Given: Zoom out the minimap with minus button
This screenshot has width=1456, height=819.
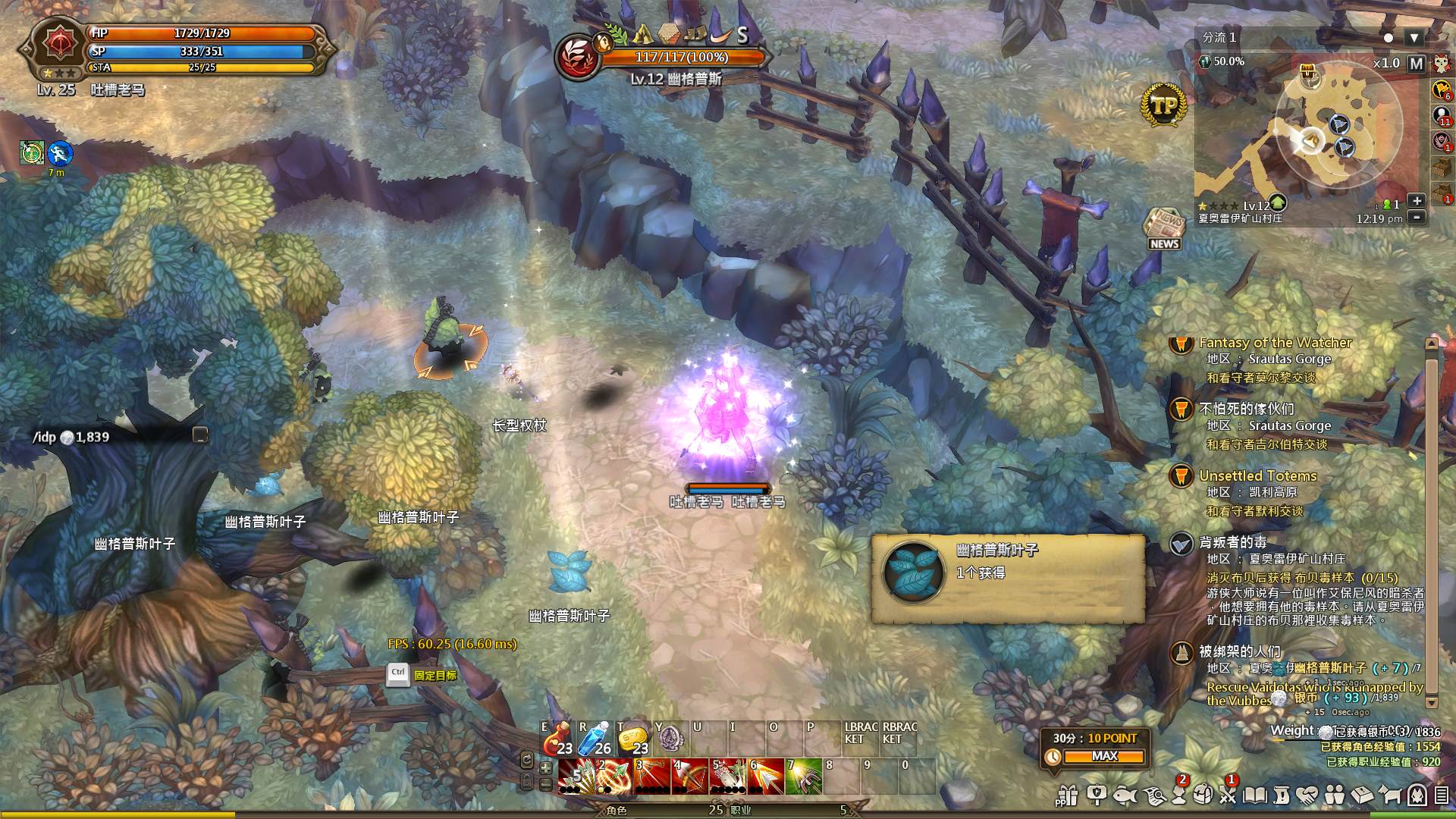Looking at the screenshot, I should coord(1416,217).
